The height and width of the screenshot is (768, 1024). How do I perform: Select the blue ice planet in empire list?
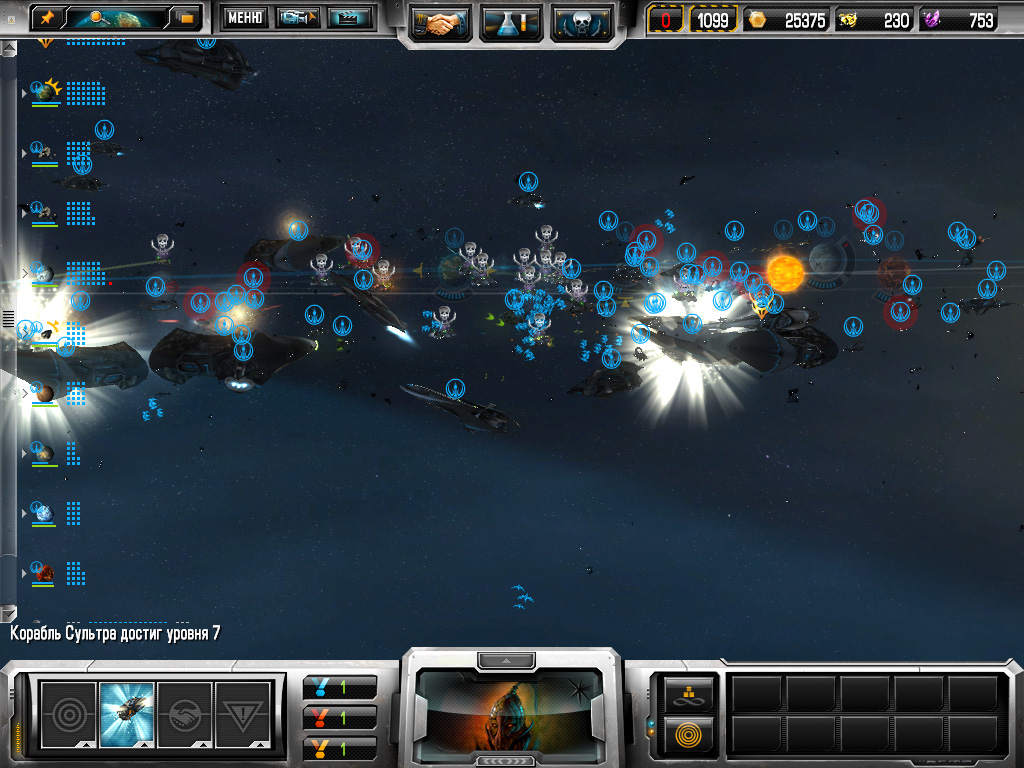[44, 513]
